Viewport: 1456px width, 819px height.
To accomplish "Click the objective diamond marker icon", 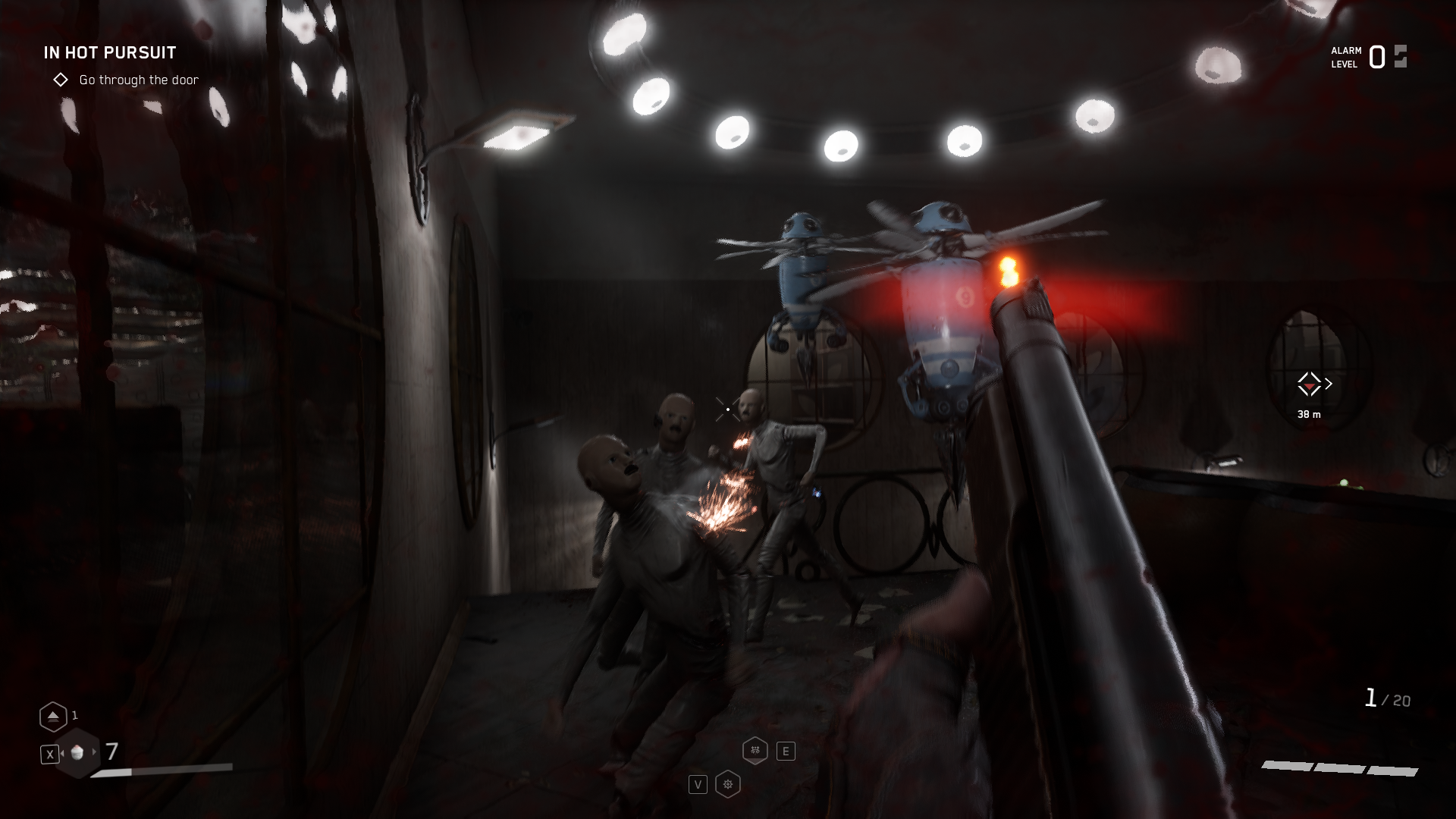I will [x=61, y=79].
